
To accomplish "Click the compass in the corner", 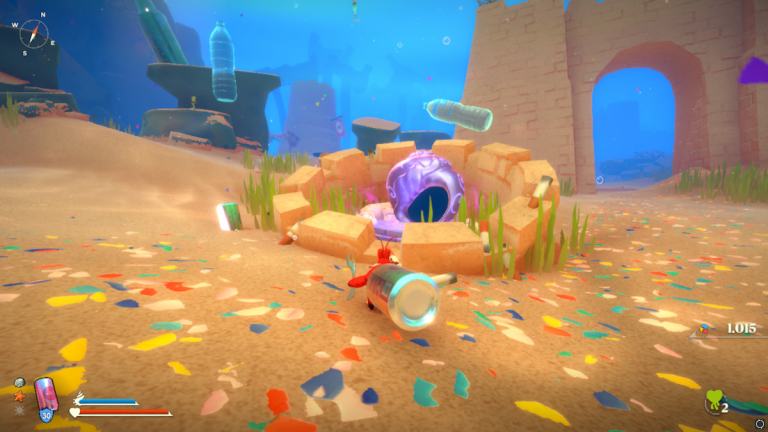I will pyautogui.click(x=33, y=33).
